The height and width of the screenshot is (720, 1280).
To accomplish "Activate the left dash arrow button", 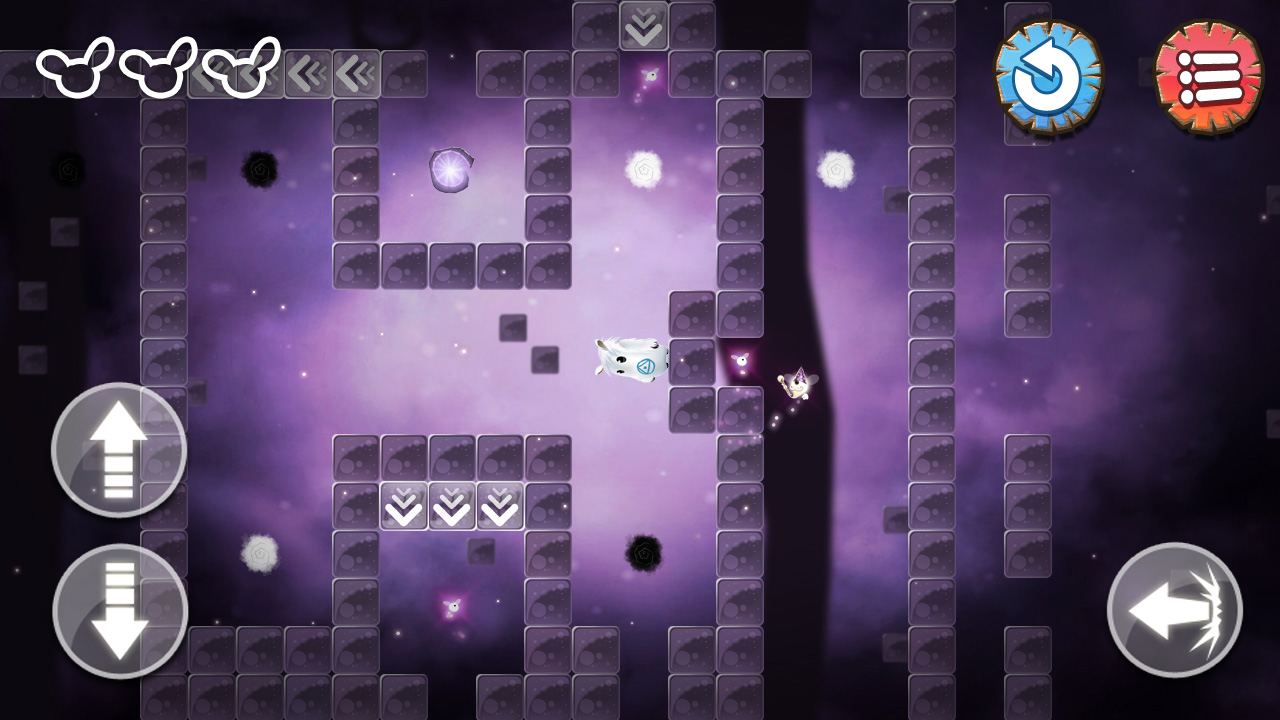I will point(1174,610).
